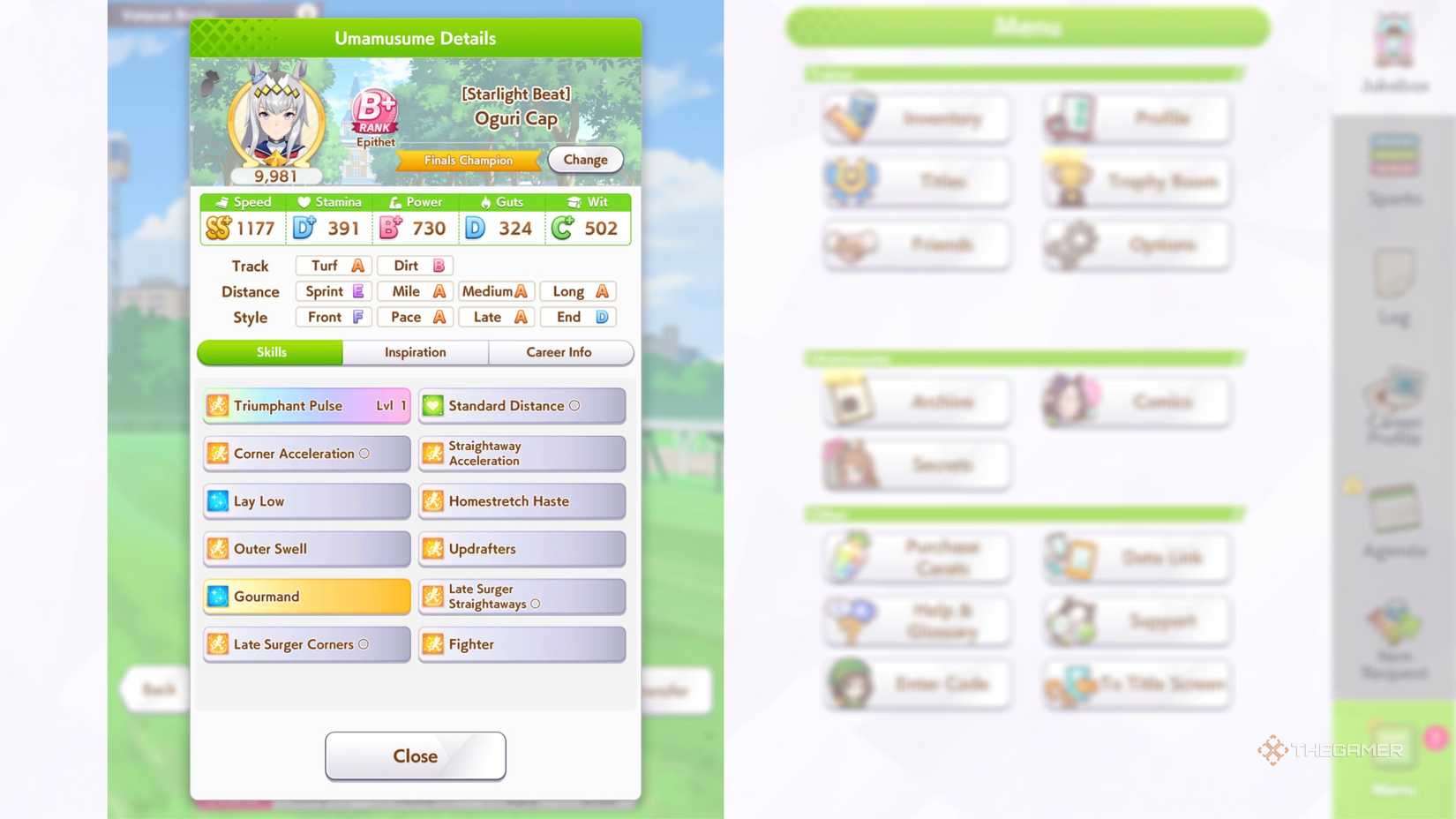Viewport: 1456px width, 819px height.
Task: Change the Finals Champion epithet
Action: (x=584, y=159)
